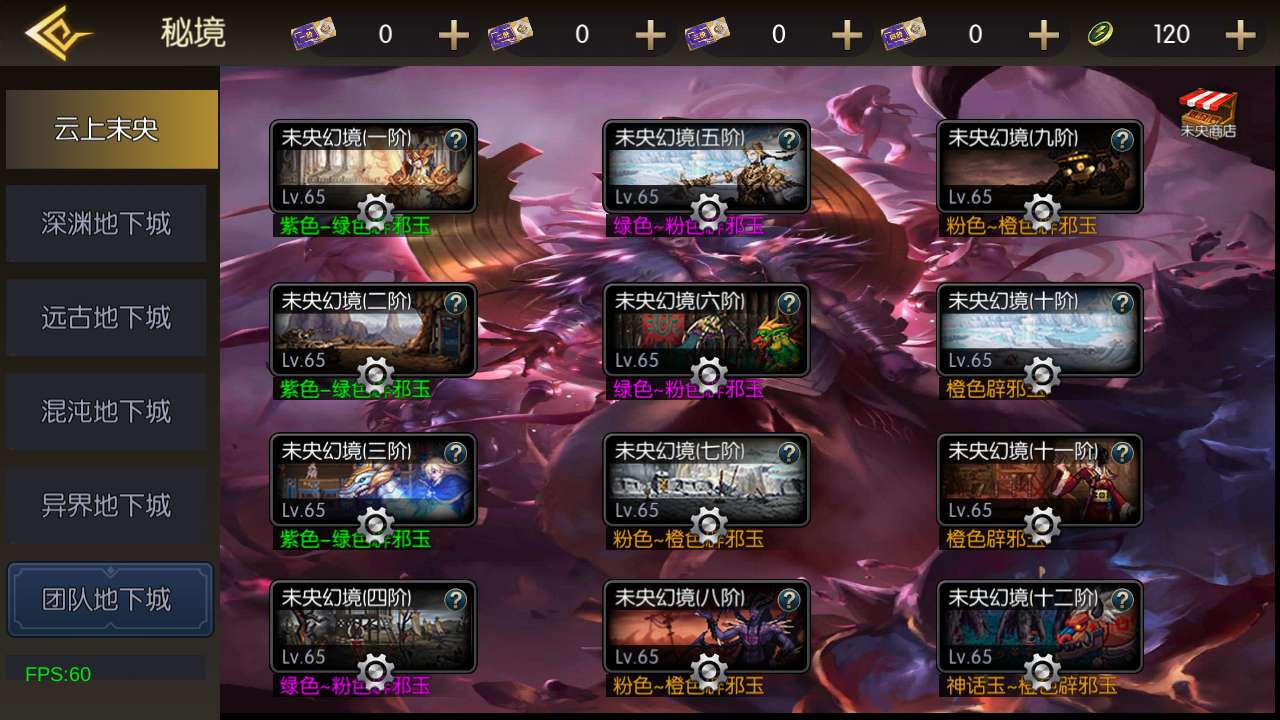The image size is (1280, 720).
Task: Switch to the 深渊地下城 tab
Action: click(x=106, y=223)
